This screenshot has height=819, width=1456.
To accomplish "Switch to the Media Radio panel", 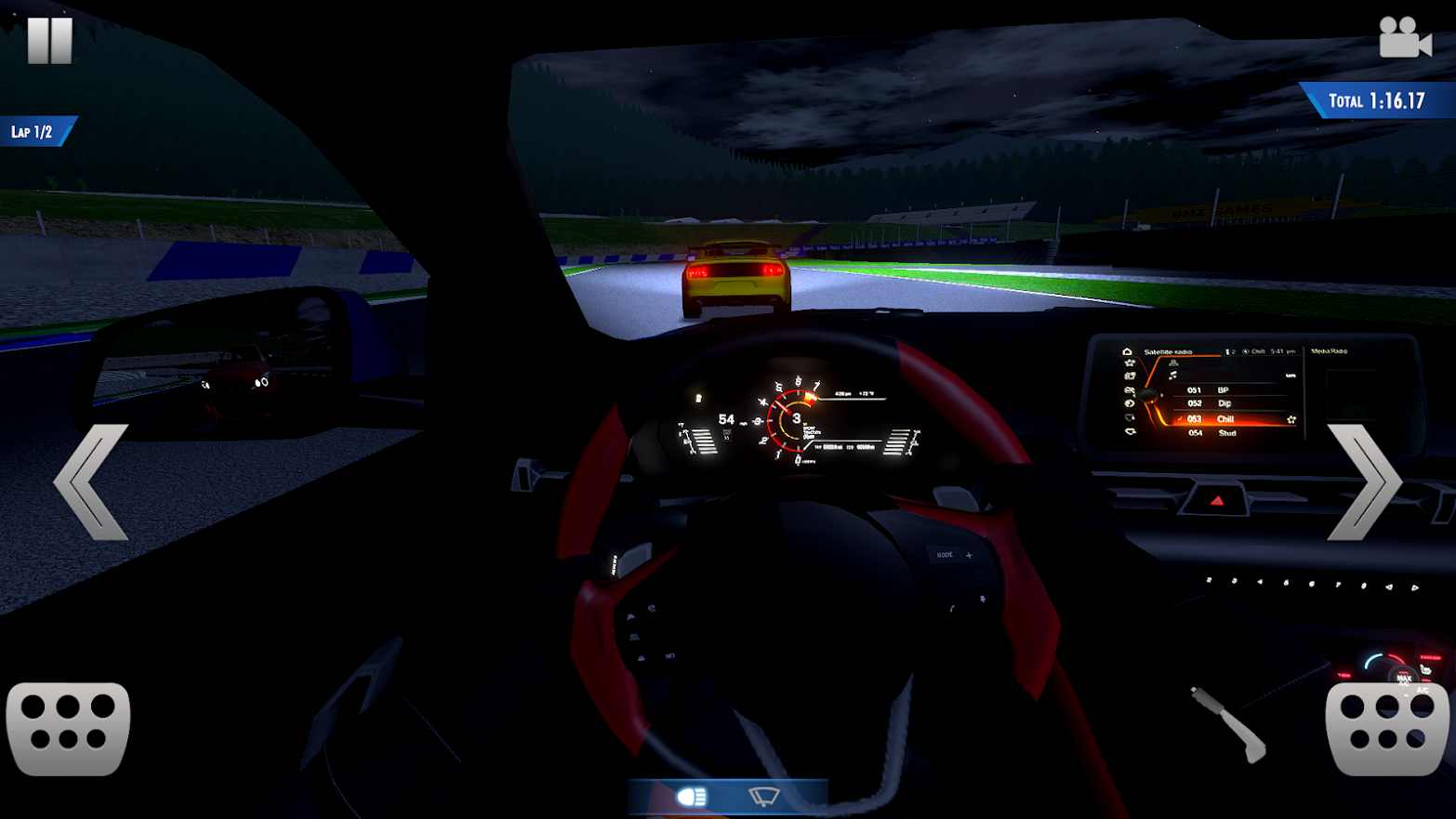I will tap(1330, 351).
